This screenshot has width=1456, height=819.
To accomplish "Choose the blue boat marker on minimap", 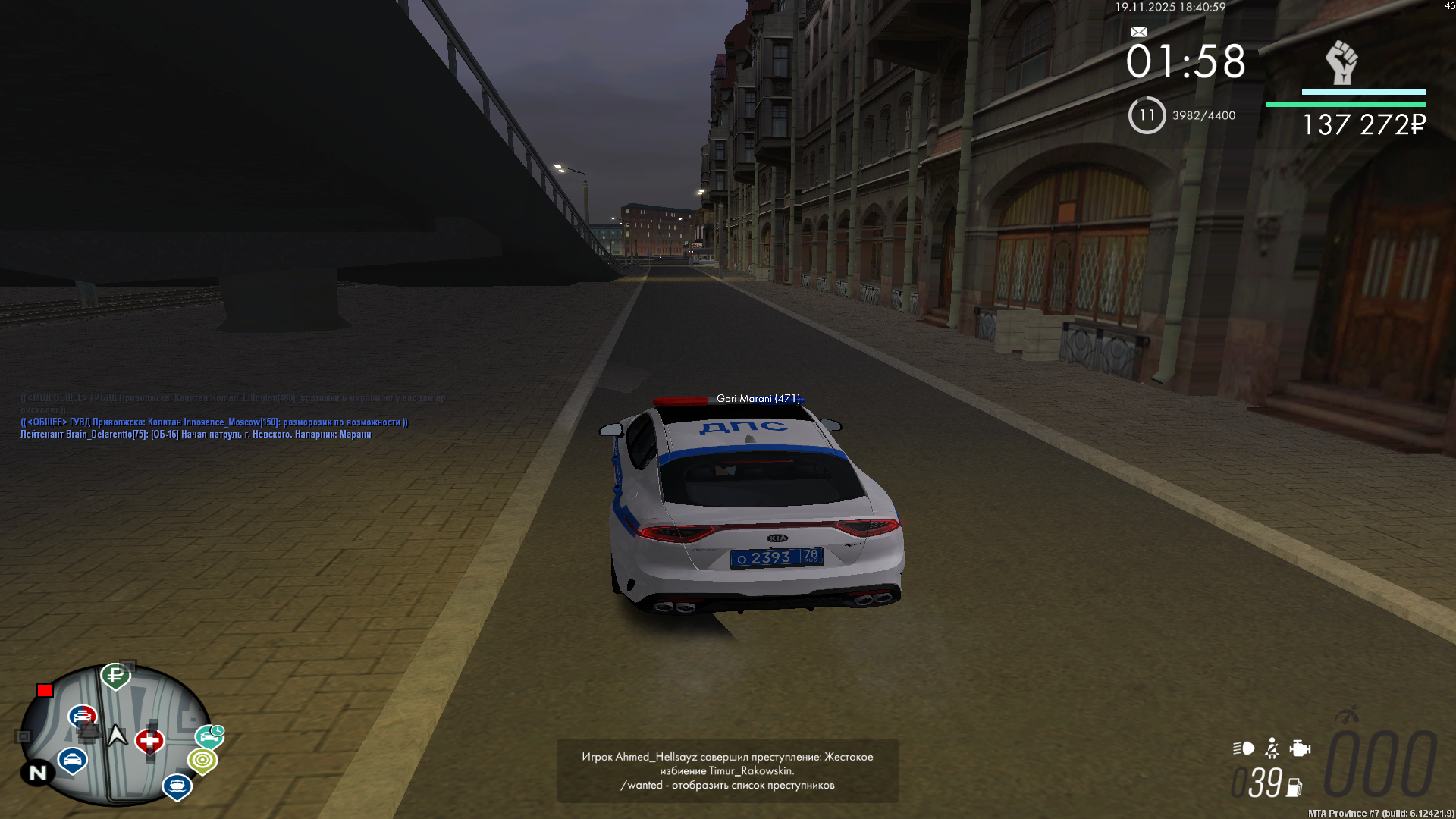I will click(x=177, y=786).
